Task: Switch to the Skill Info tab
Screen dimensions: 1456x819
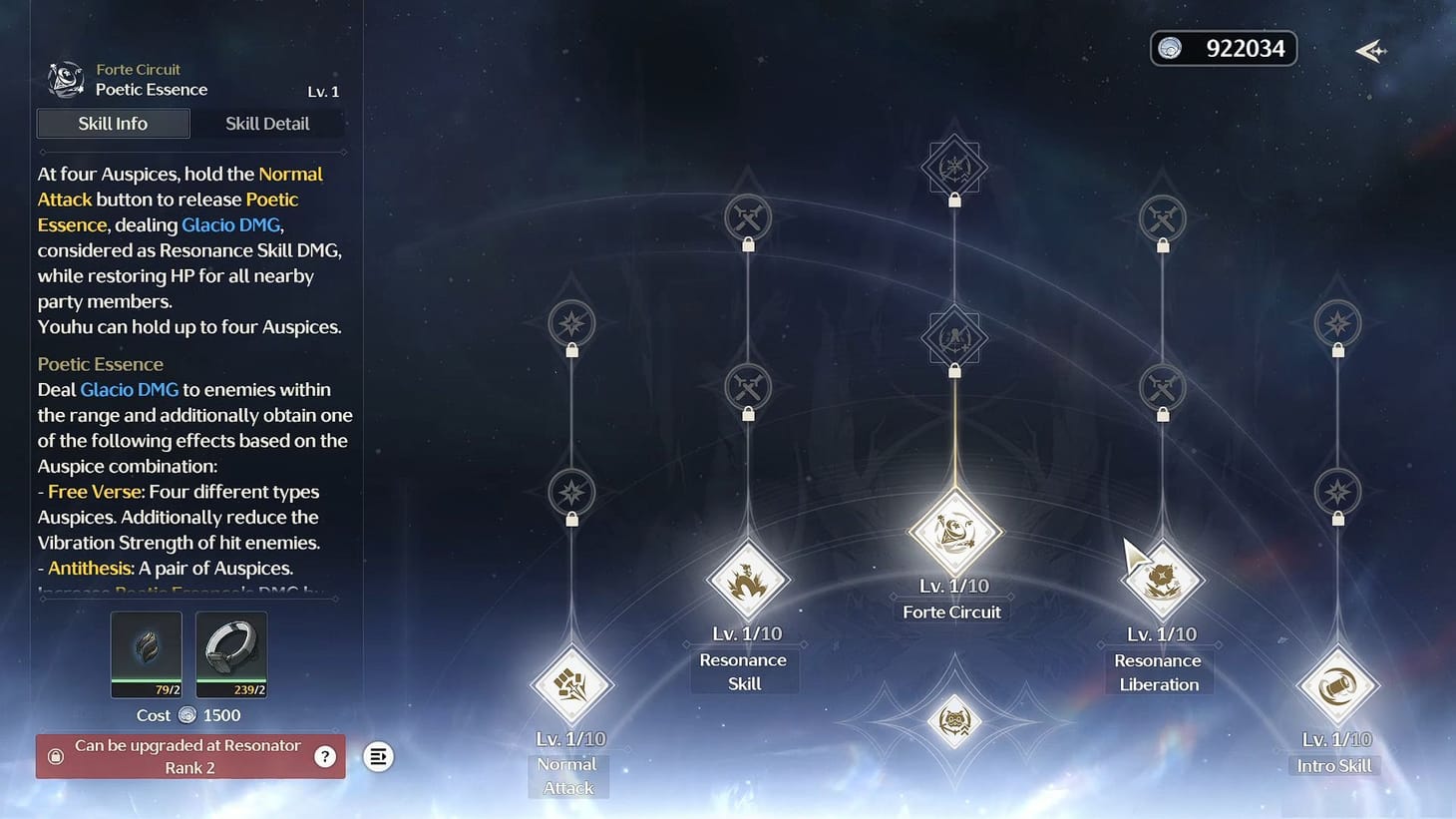Action: (x=113, y=123)
